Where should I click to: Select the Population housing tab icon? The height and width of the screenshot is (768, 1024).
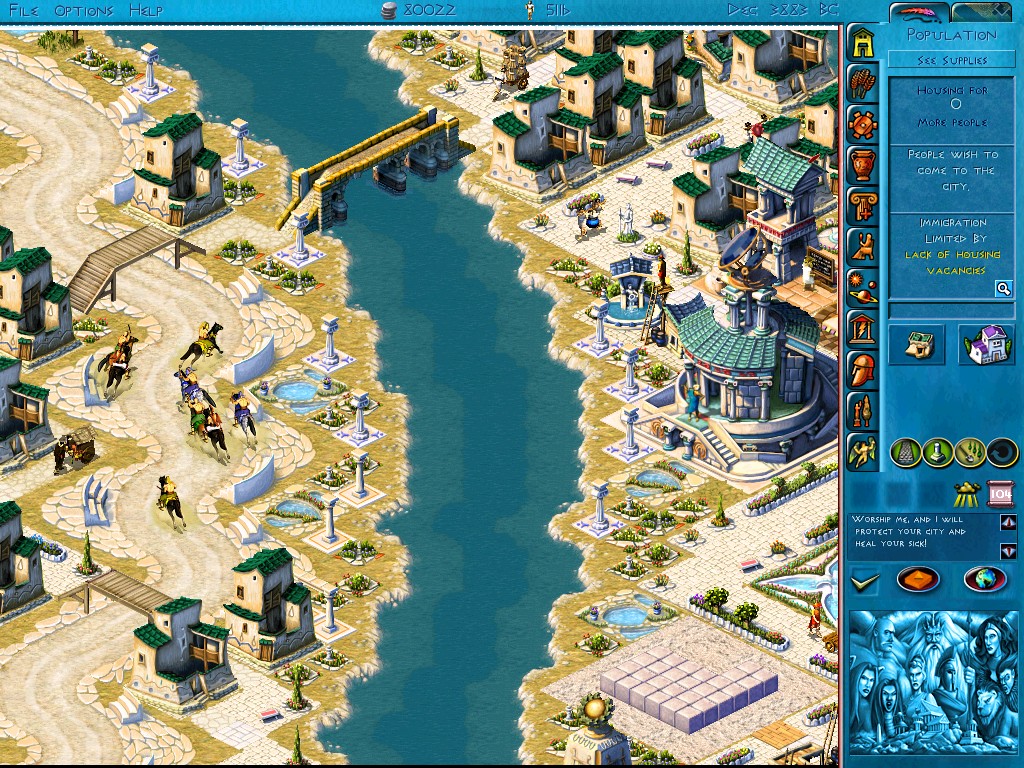click(x=862, y=42)
